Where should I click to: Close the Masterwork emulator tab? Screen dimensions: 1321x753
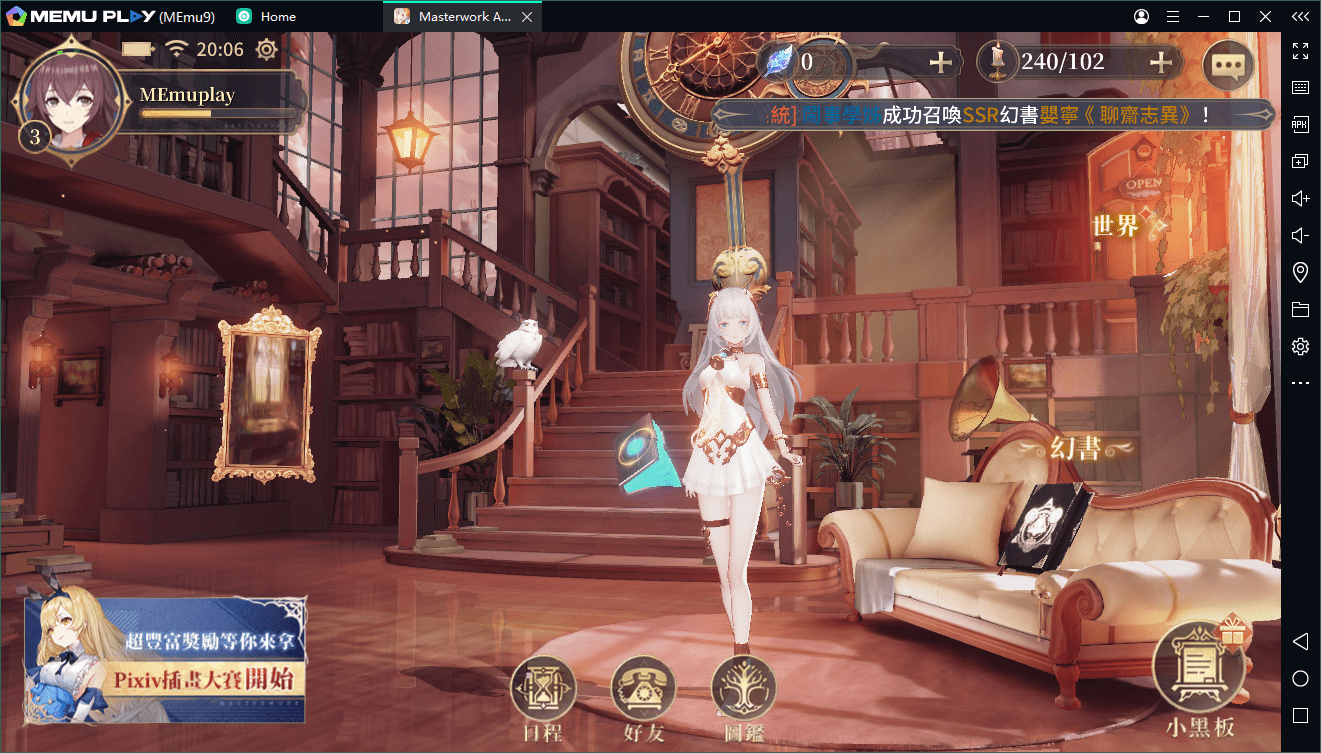pyautogui.click(x=527, y=17)
